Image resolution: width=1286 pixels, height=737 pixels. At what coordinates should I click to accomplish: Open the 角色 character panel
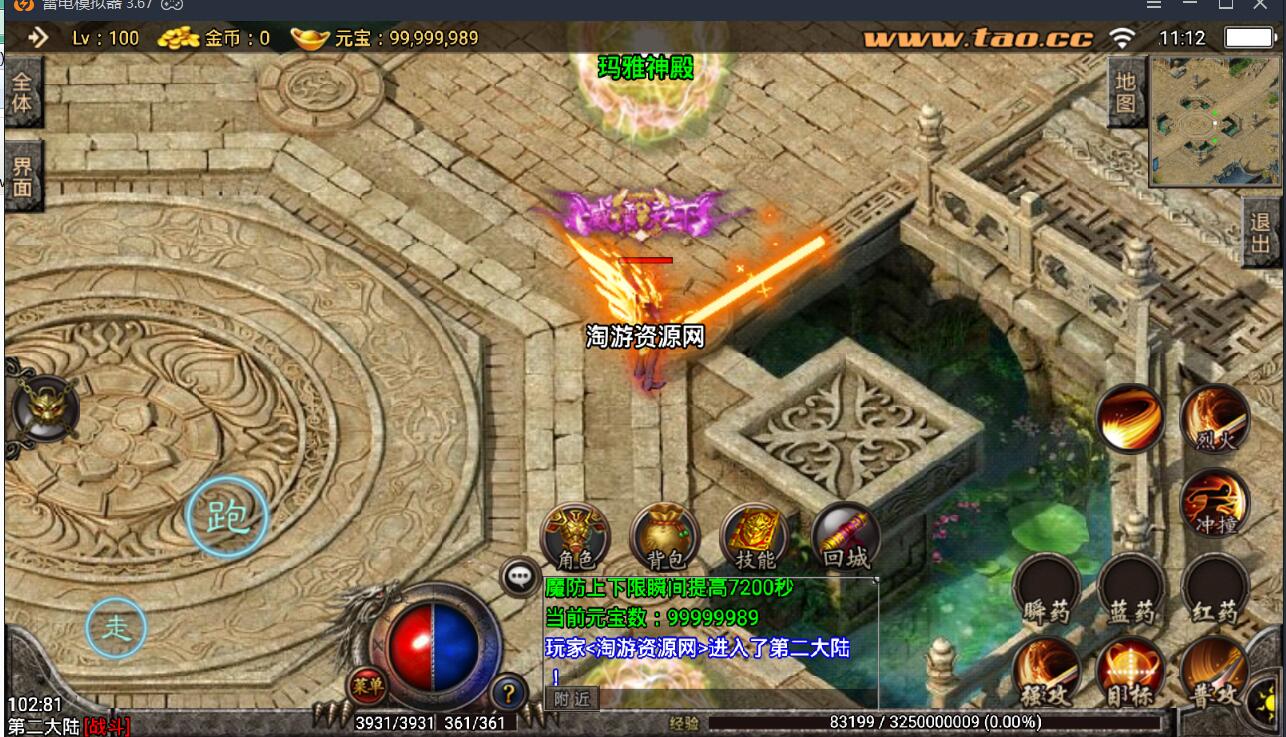tap(575, 538)
